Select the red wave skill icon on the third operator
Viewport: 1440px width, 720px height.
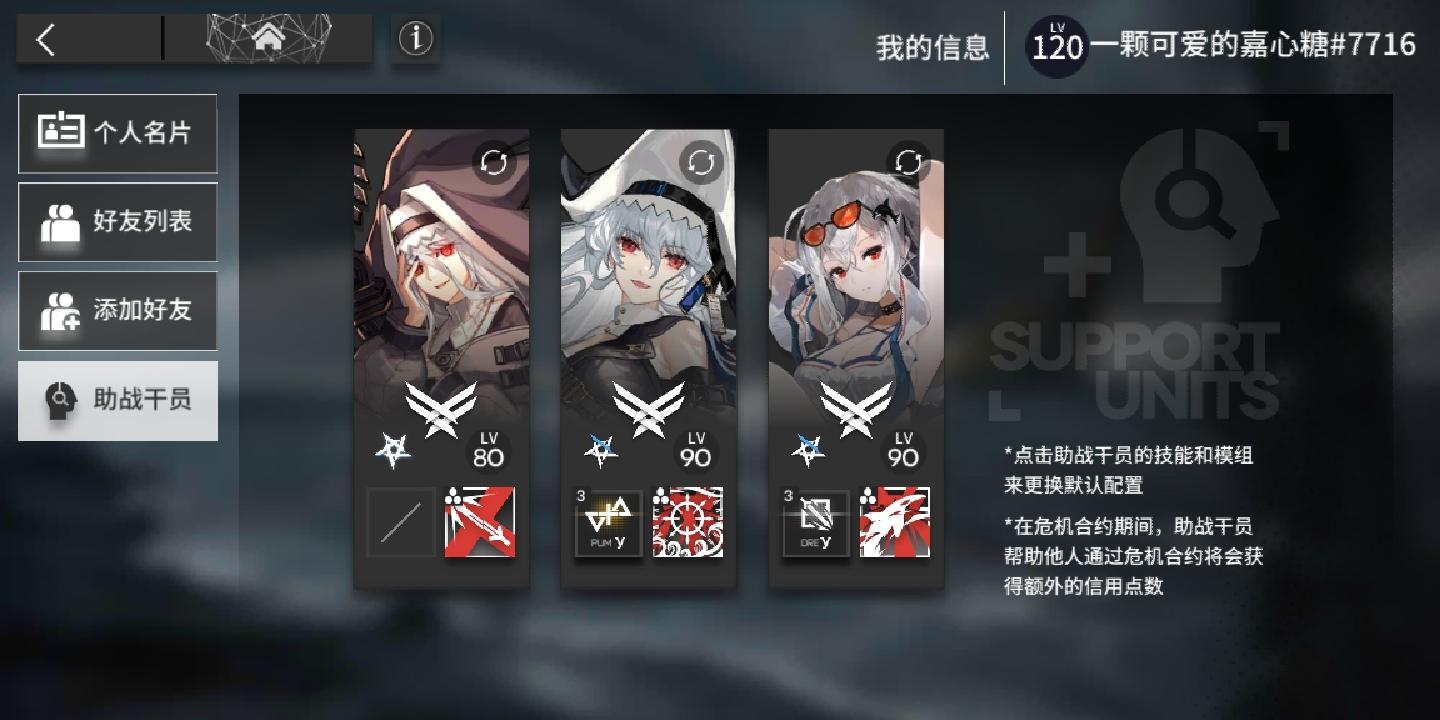point(893,522)
